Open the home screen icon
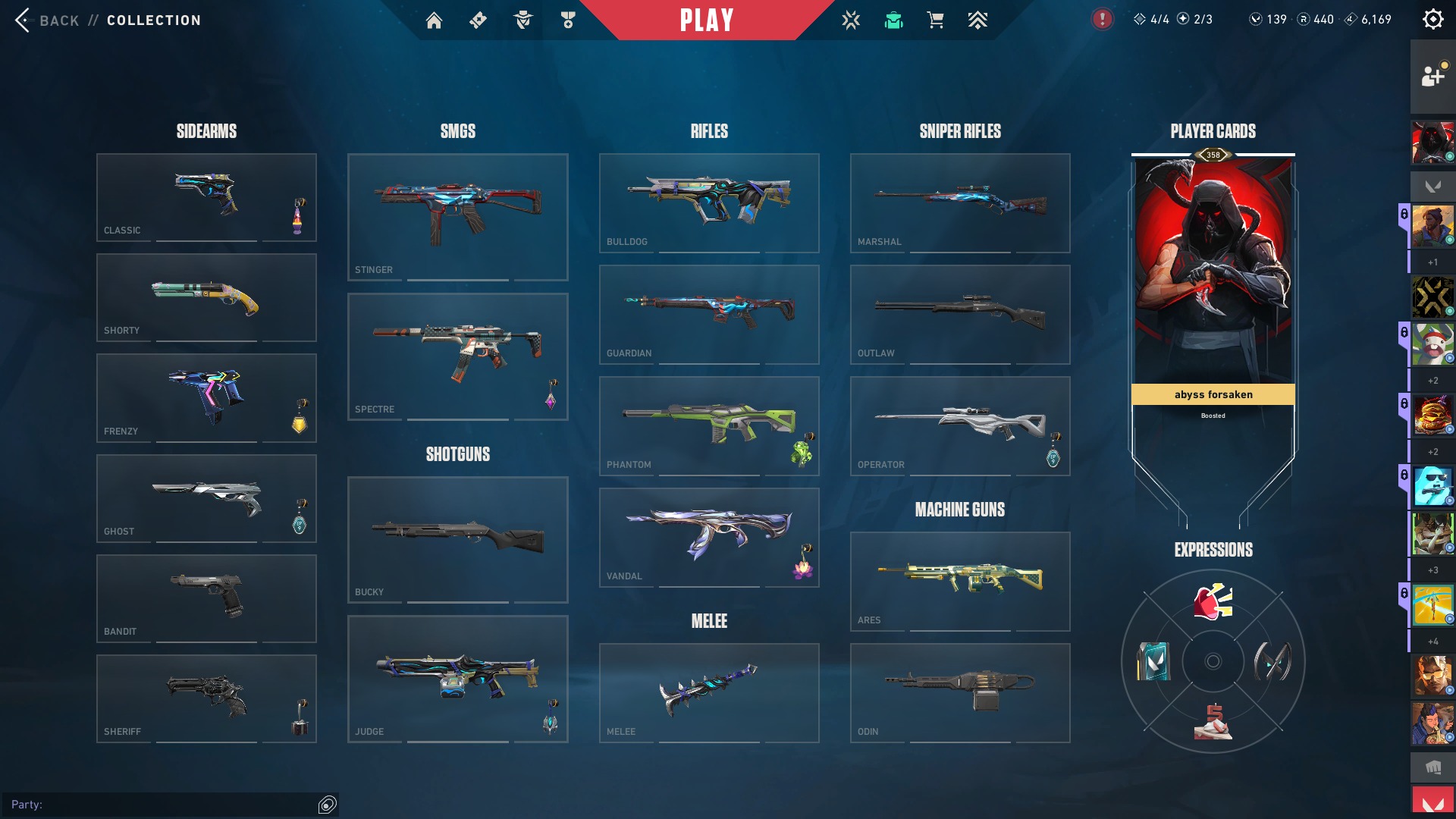This screenshot has height=819, width=1456. click(x=434, y=20)
